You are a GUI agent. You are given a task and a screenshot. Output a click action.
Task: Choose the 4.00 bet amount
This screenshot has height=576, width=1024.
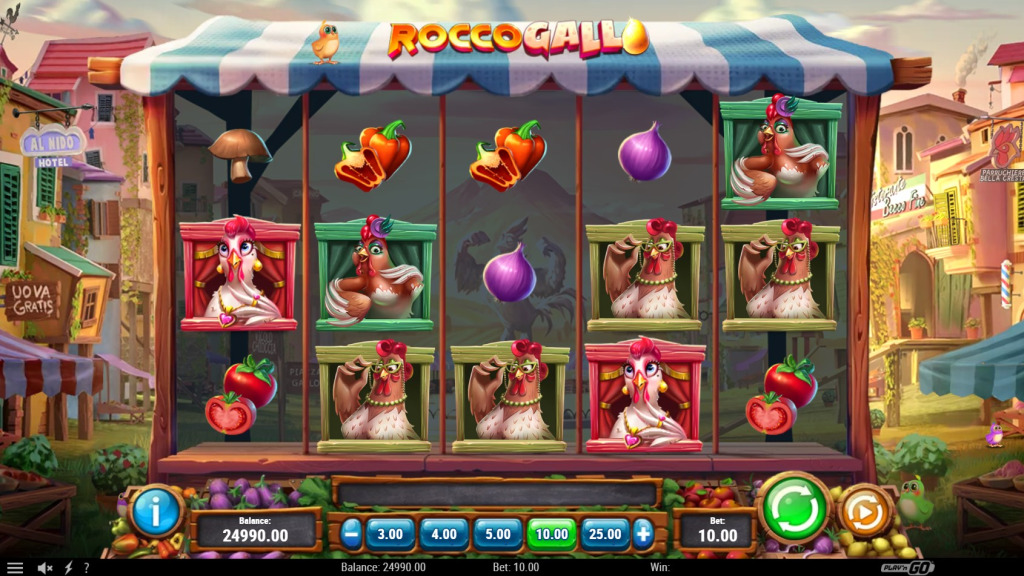click(x=444, y=534)
